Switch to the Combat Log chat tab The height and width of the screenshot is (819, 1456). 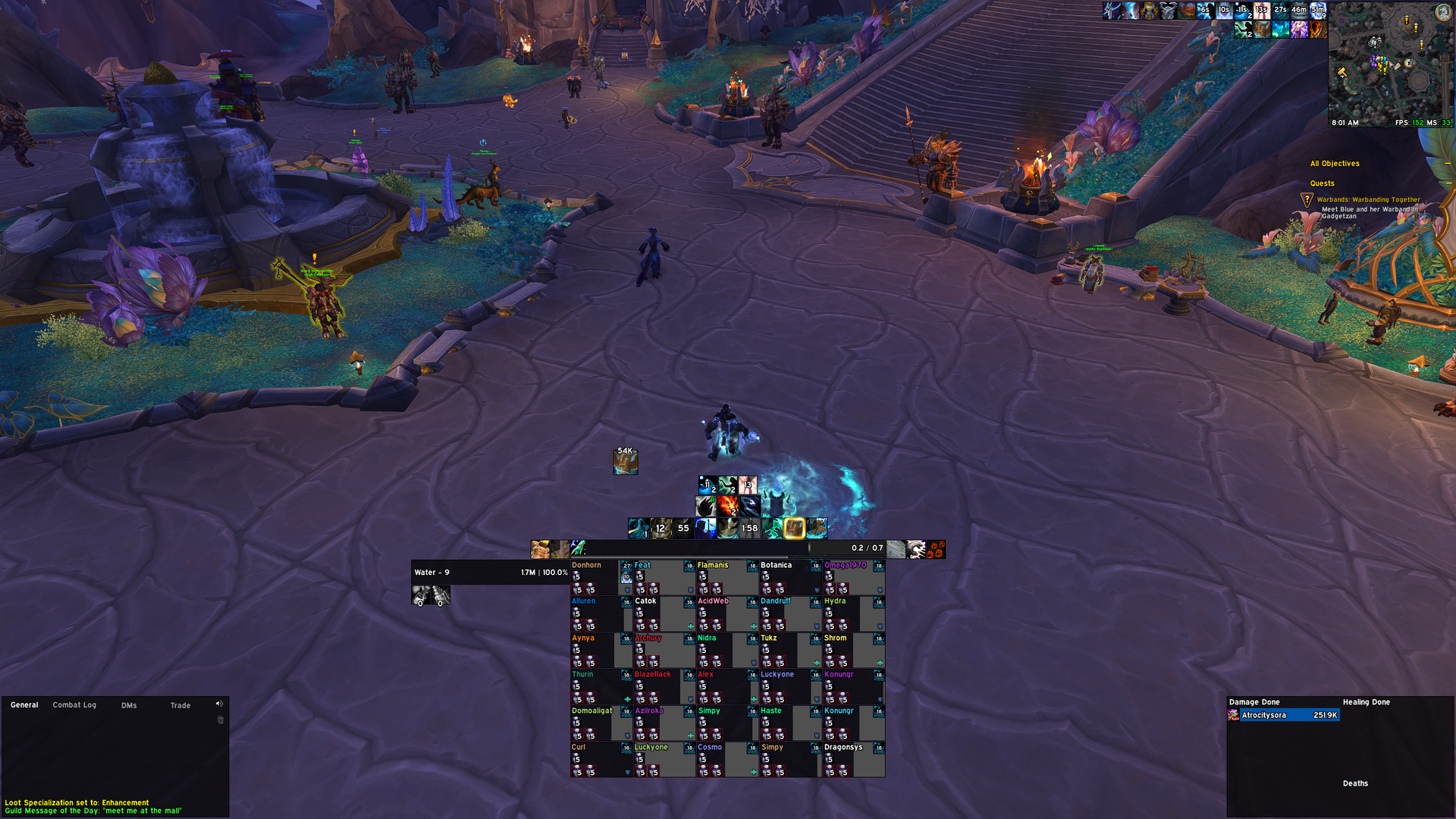74,705
